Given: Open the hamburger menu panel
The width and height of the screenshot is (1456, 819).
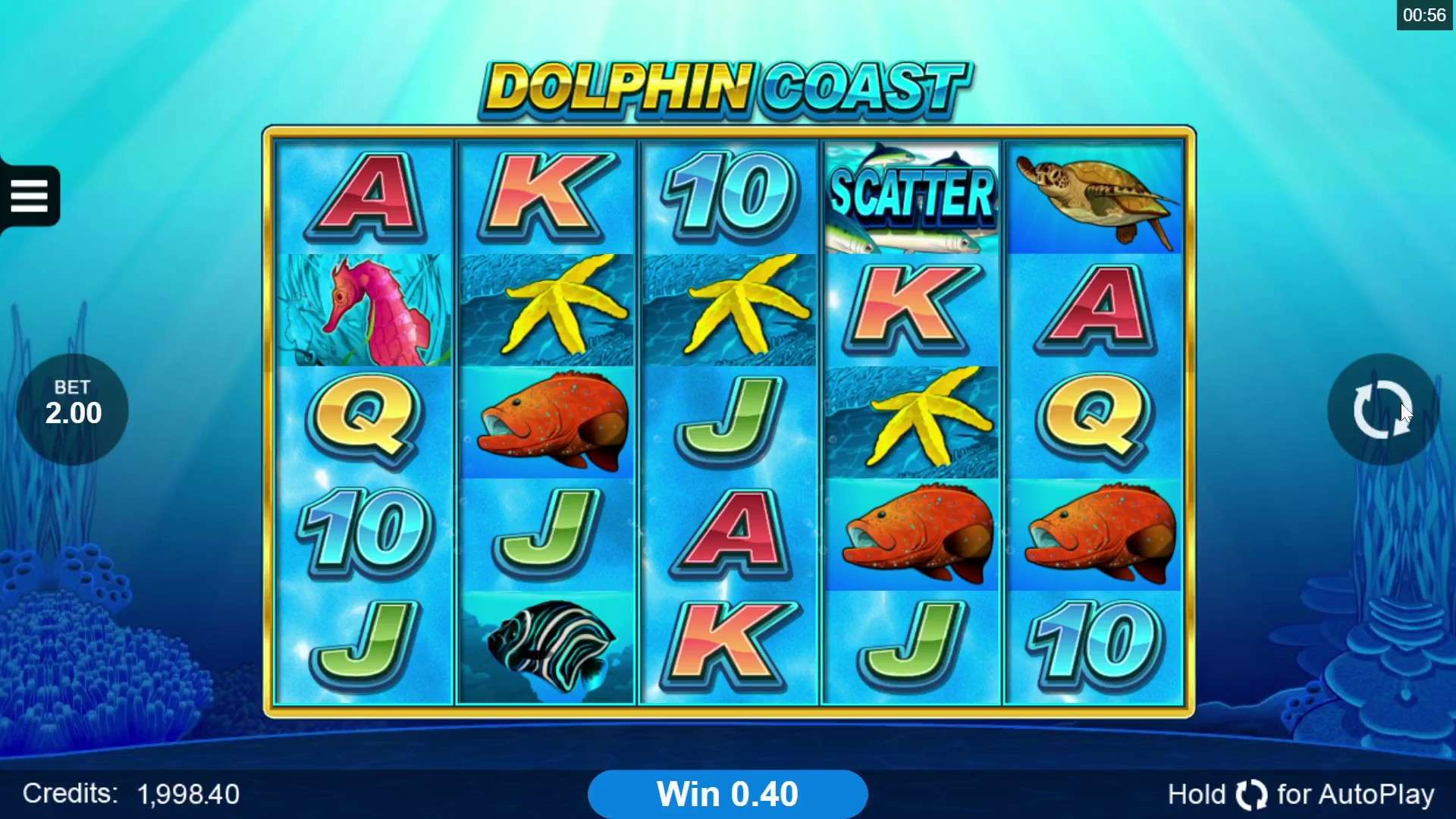Looking at the screenshot, I should [x=30, y=195].
